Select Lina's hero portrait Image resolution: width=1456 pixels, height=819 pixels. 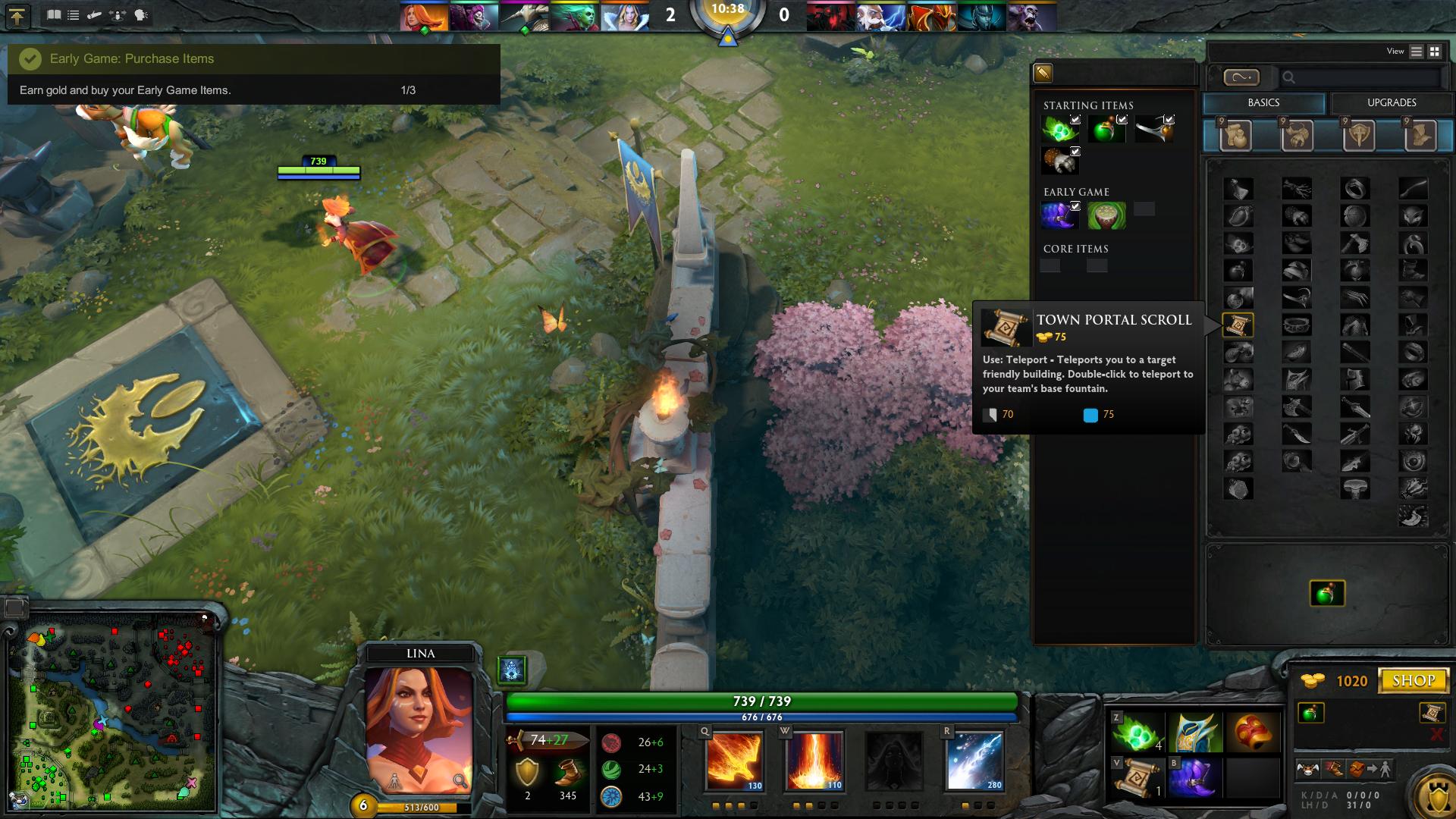click(x=419, y=730)
